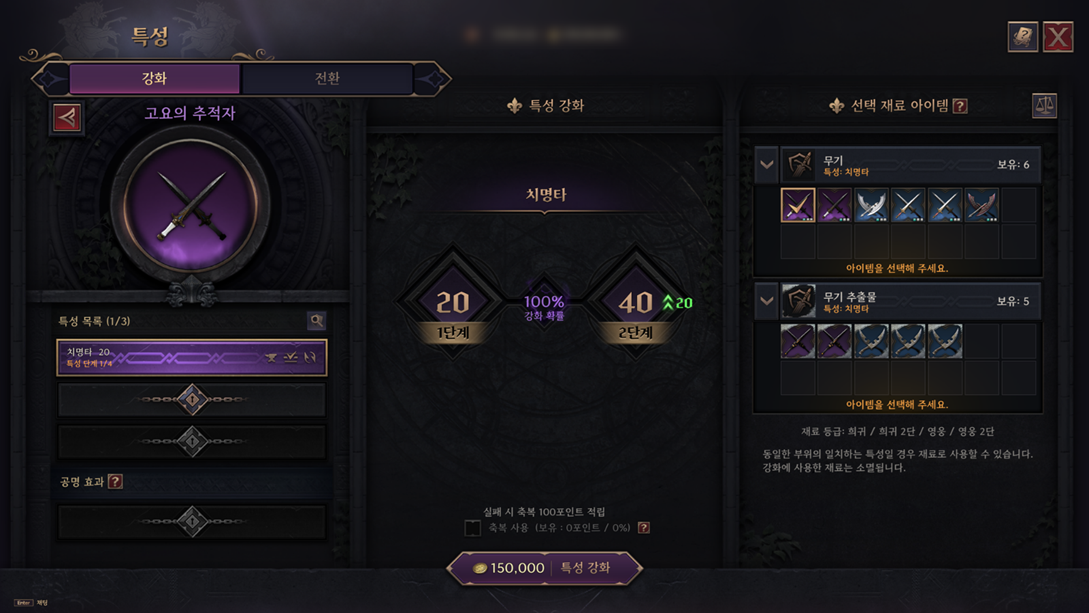Open the guide book icon beside the X
This screenshot has height=613, width=1089.
[1022, 37]
